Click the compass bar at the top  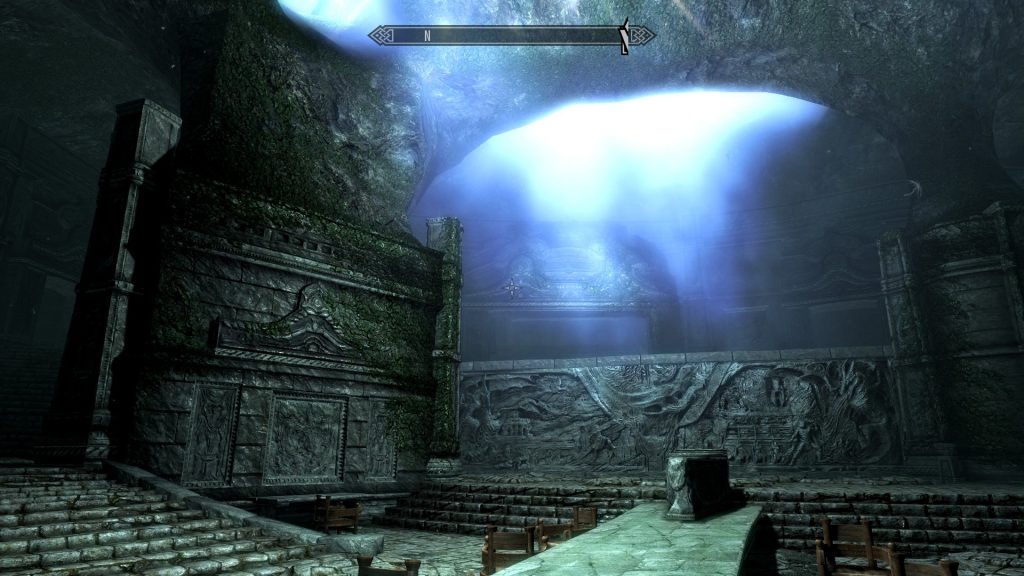(511, 35)
